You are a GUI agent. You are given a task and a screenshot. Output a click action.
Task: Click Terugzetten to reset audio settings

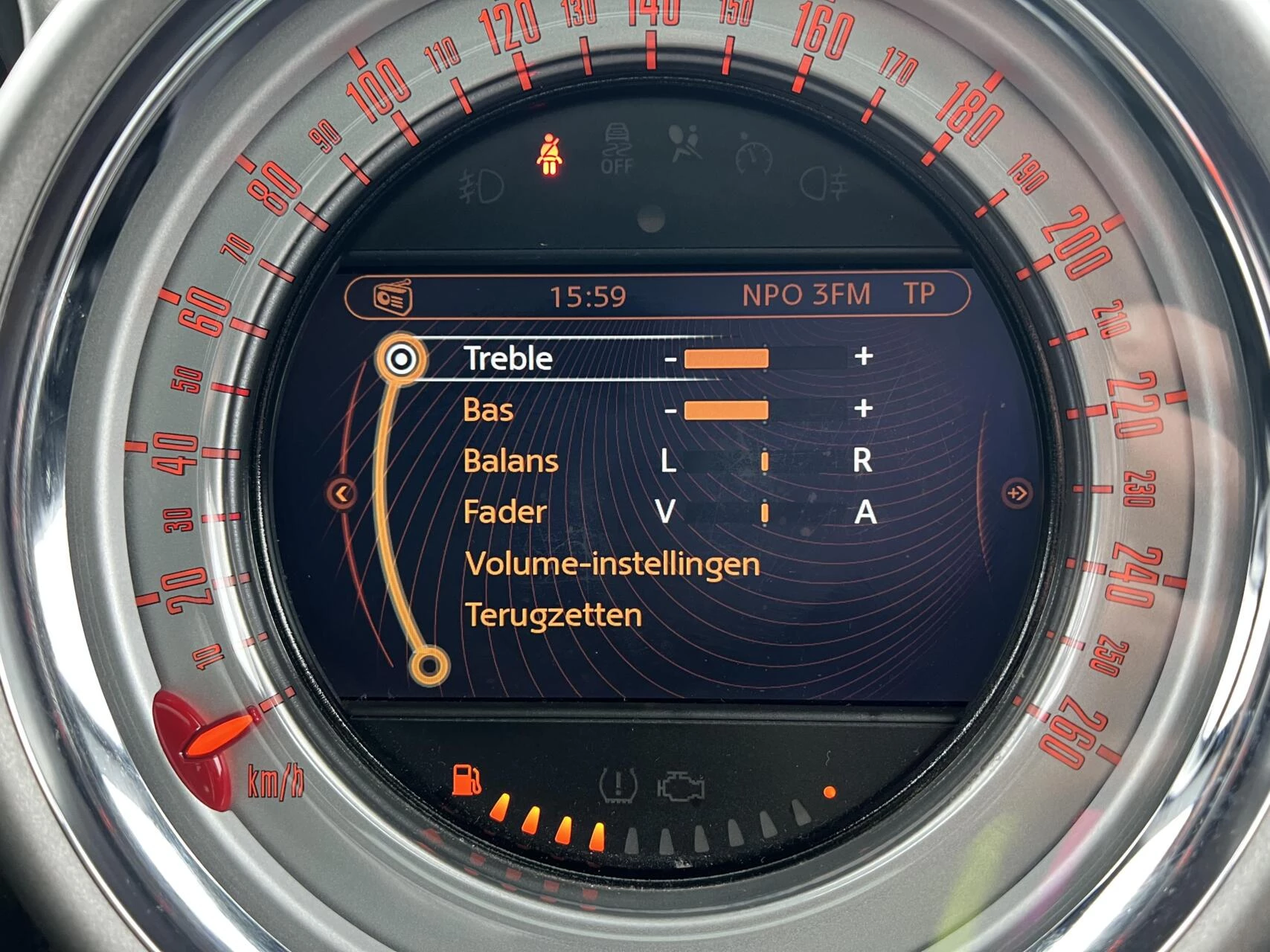[554, 614]
